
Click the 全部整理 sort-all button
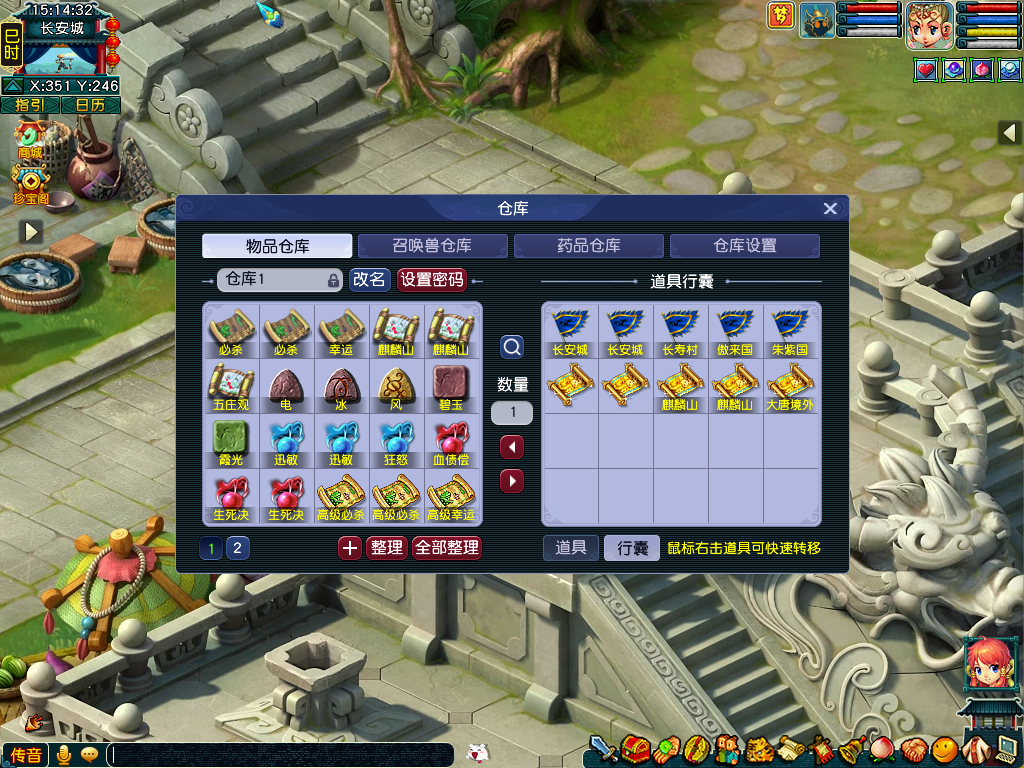pos(447,548)
